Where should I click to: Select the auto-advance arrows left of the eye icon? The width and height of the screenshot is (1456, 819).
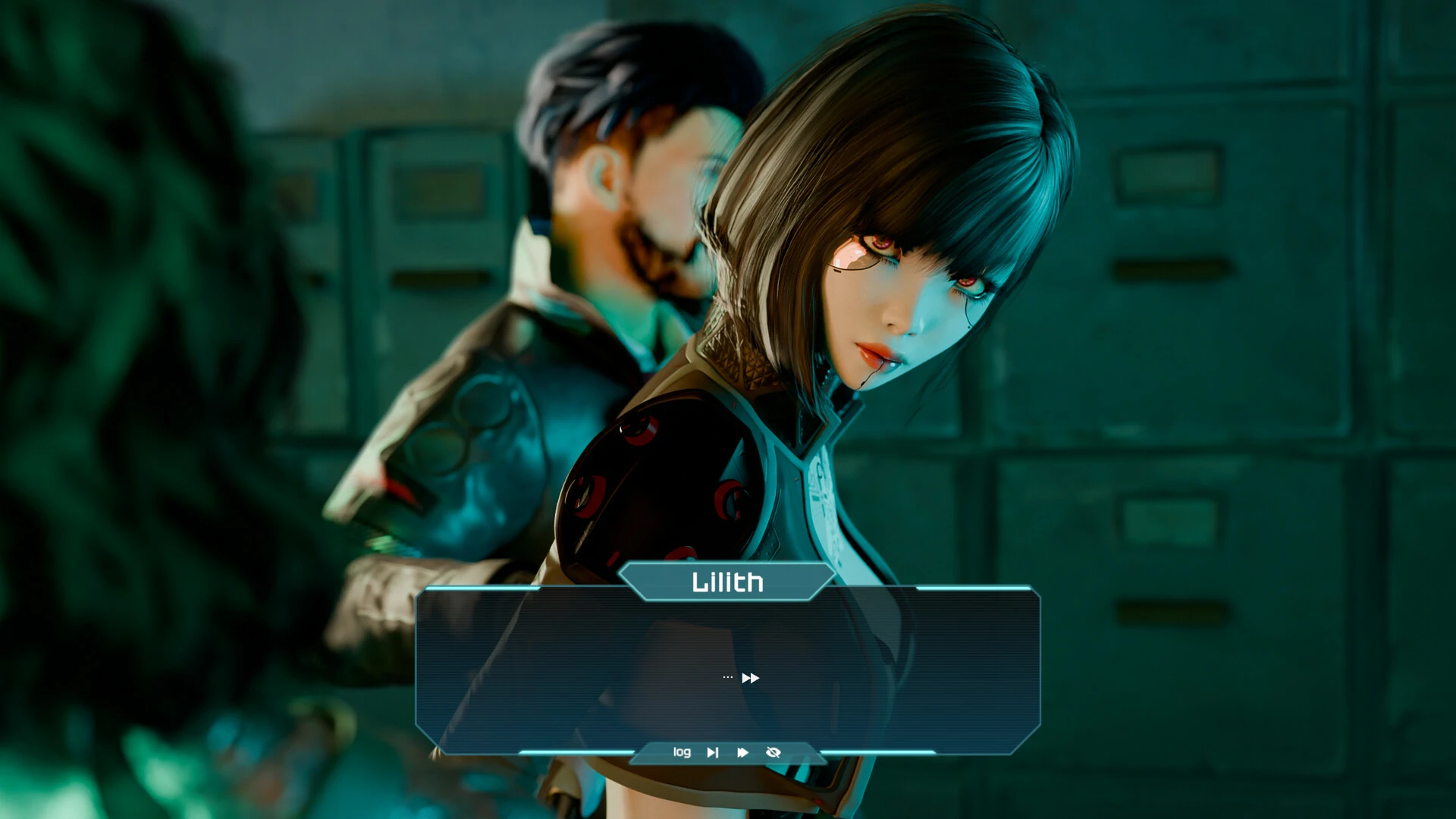tap(742, 752)
